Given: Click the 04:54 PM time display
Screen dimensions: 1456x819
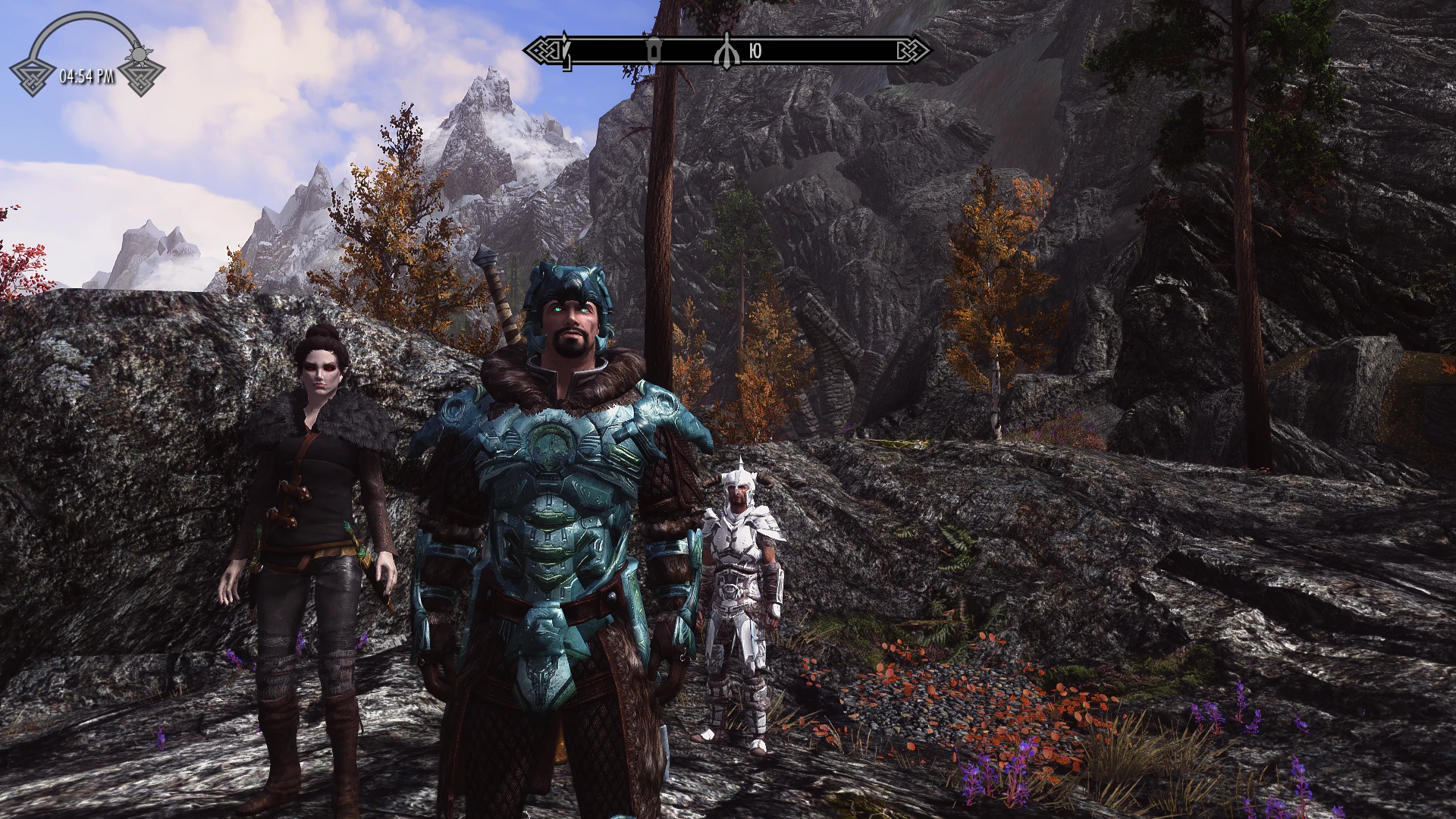Looking at the screenshot, I should pos(86,76).
